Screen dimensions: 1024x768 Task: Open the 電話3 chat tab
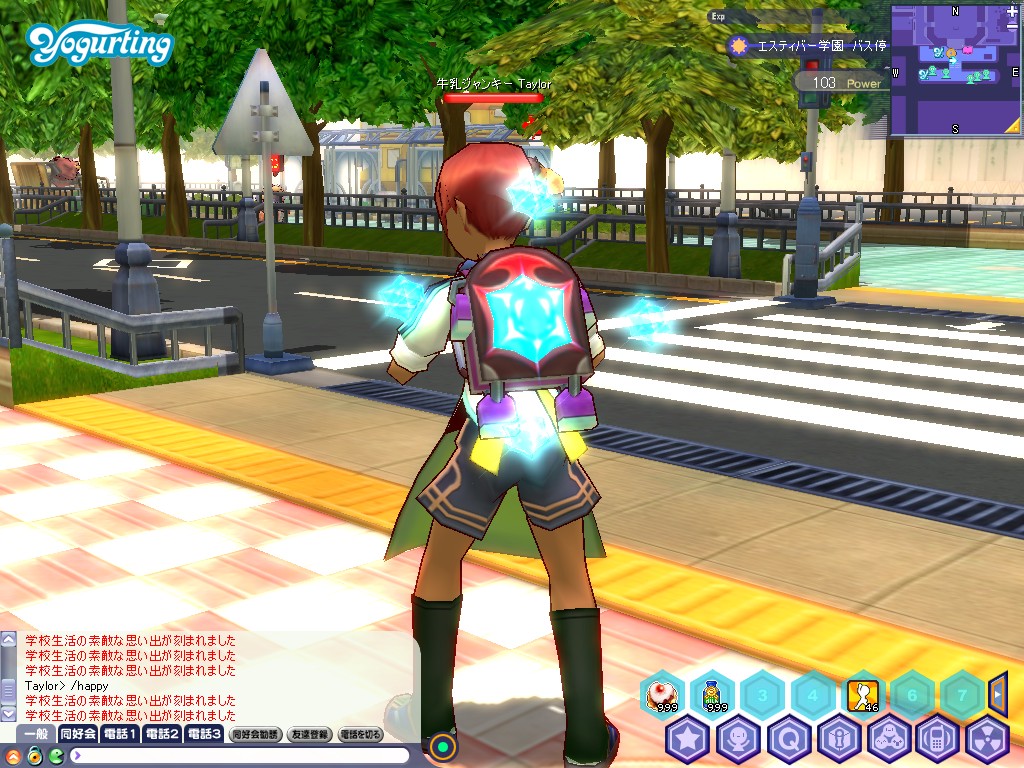tap(203, 734)
